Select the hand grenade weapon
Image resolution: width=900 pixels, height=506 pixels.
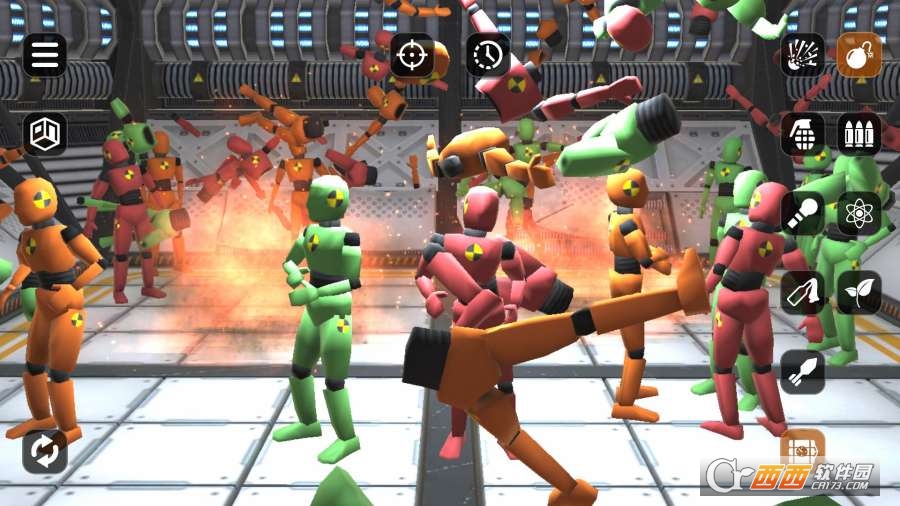tap(803, 133)
